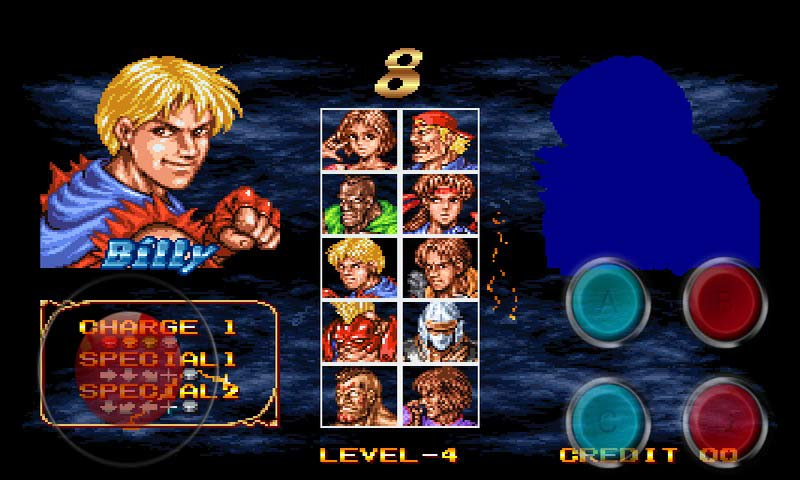Select the brown-haired woman portrait
Image resolution: width=800 pixels, height=480 pixels.
coord(359,140)
